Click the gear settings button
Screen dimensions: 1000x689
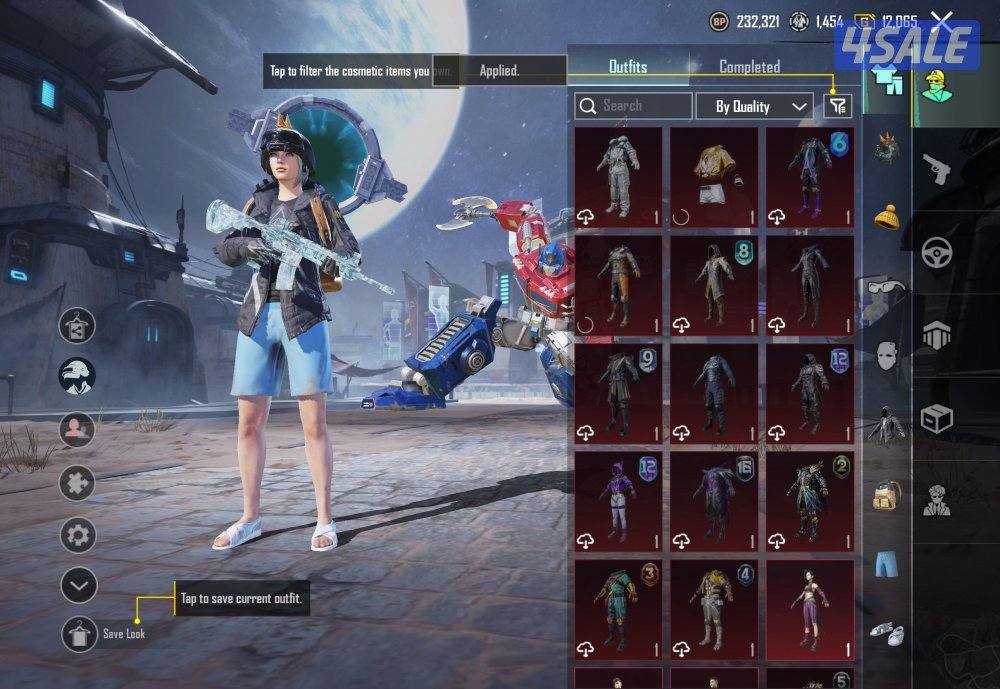(78, 537)
